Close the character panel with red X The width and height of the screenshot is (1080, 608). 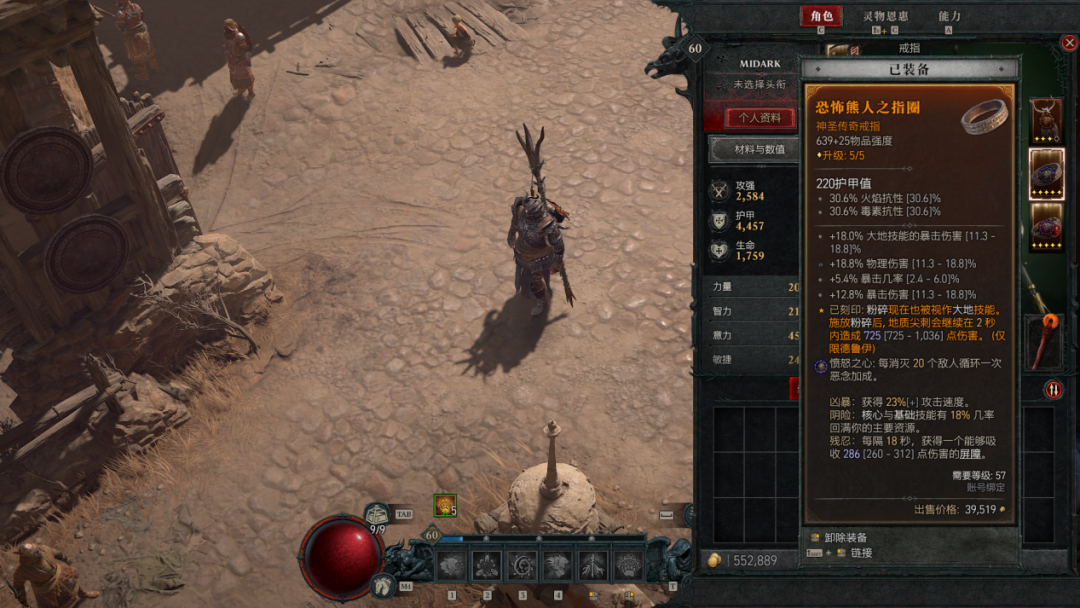[1068, 44]
